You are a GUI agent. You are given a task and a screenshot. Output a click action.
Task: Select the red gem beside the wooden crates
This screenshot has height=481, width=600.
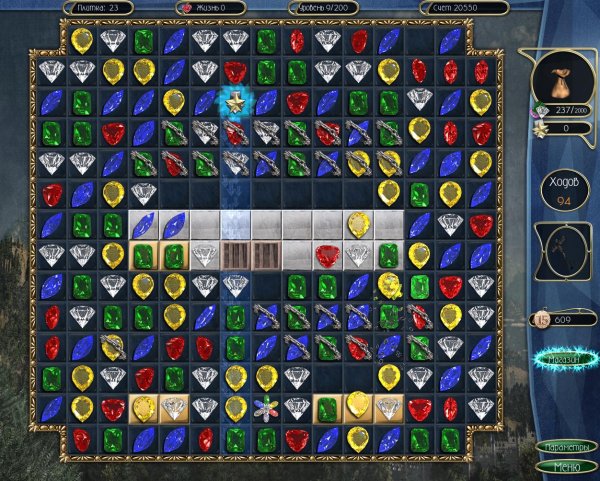[327, 254]
